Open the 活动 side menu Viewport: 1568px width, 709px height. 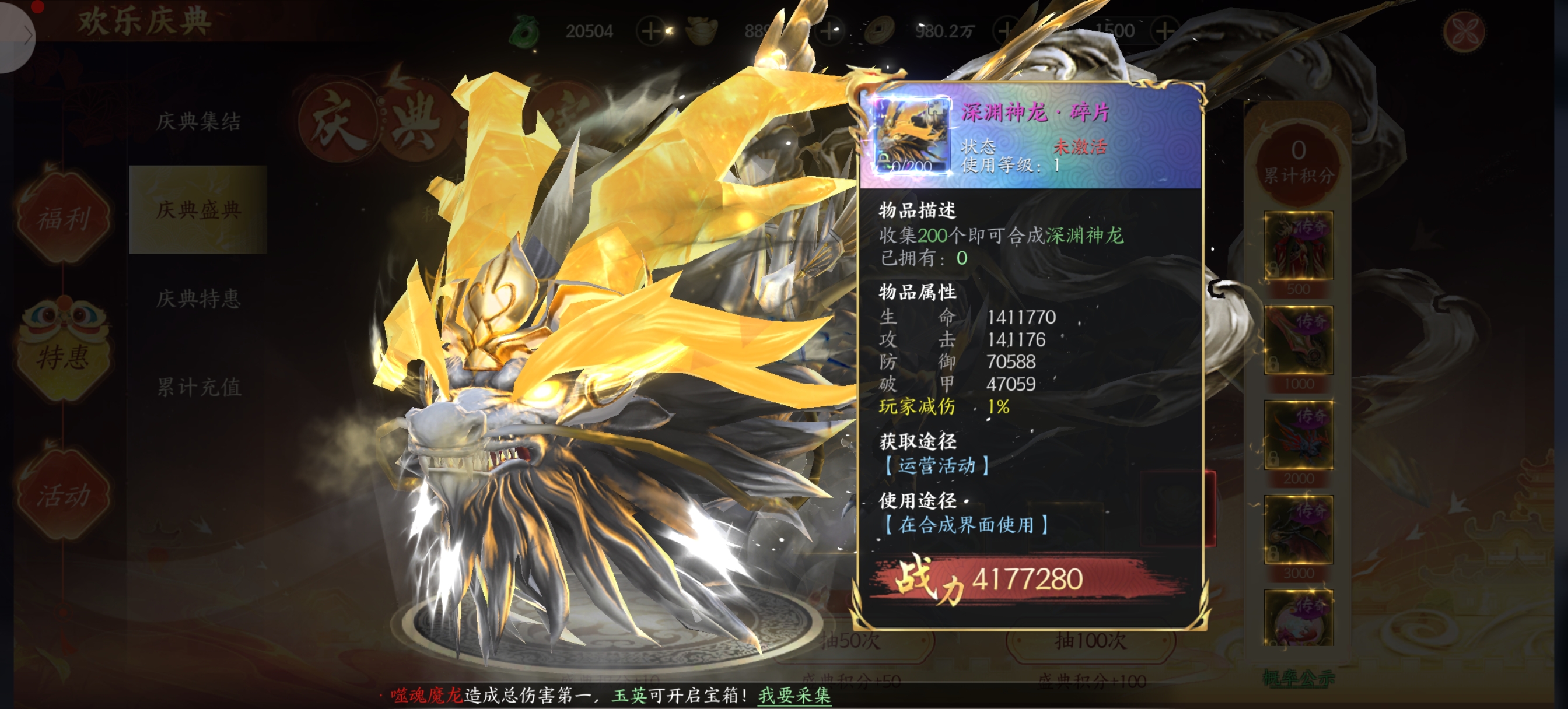(x=64, y=494)
